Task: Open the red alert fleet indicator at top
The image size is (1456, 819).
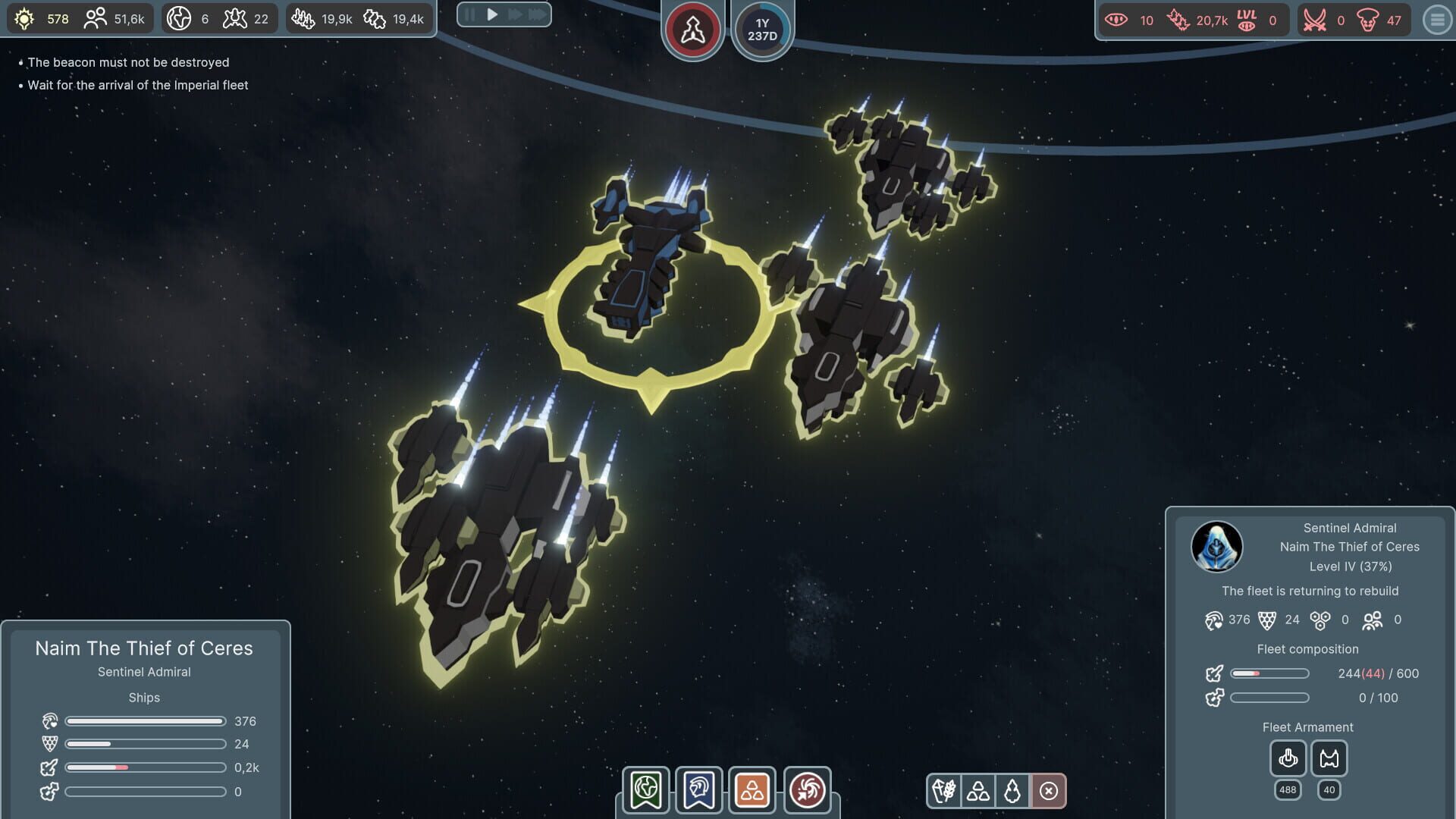Action: [692, 29]
